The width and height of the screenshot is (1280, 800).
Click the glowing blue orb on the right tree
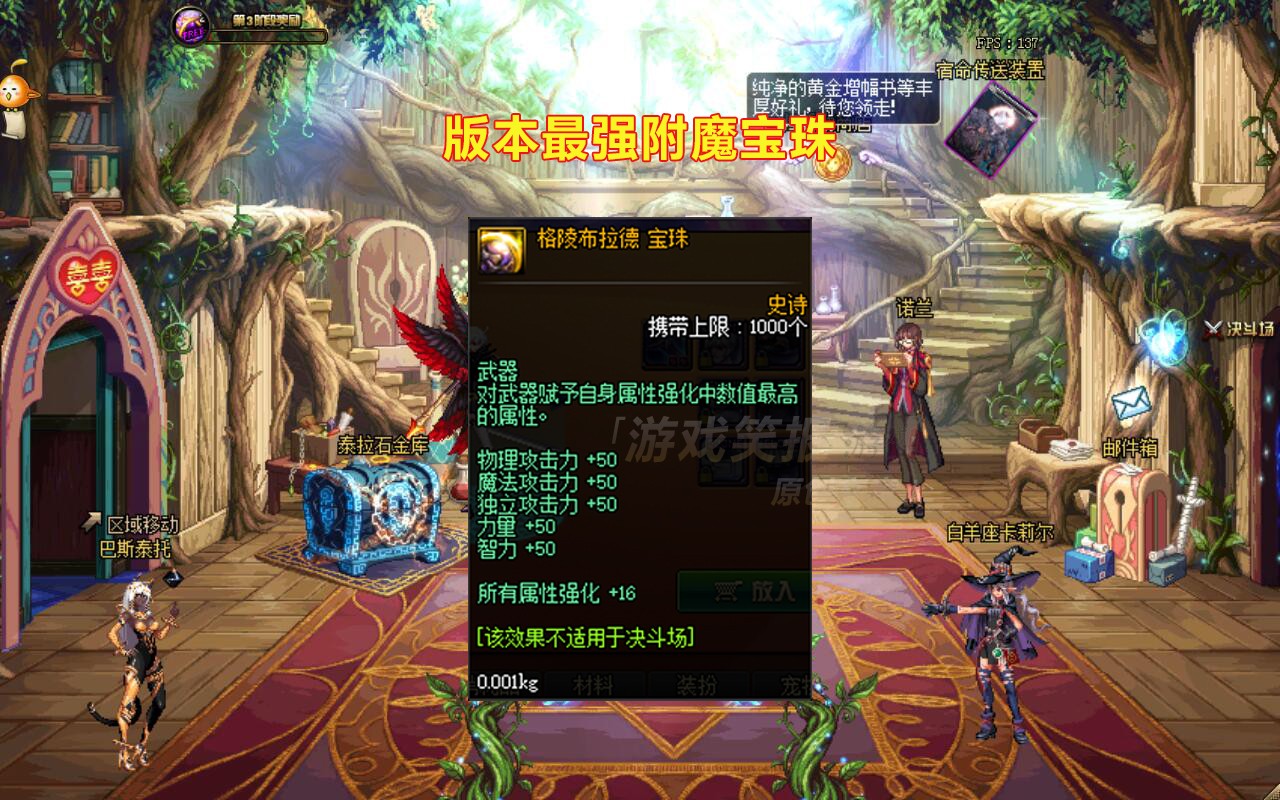pos(1162,338)
